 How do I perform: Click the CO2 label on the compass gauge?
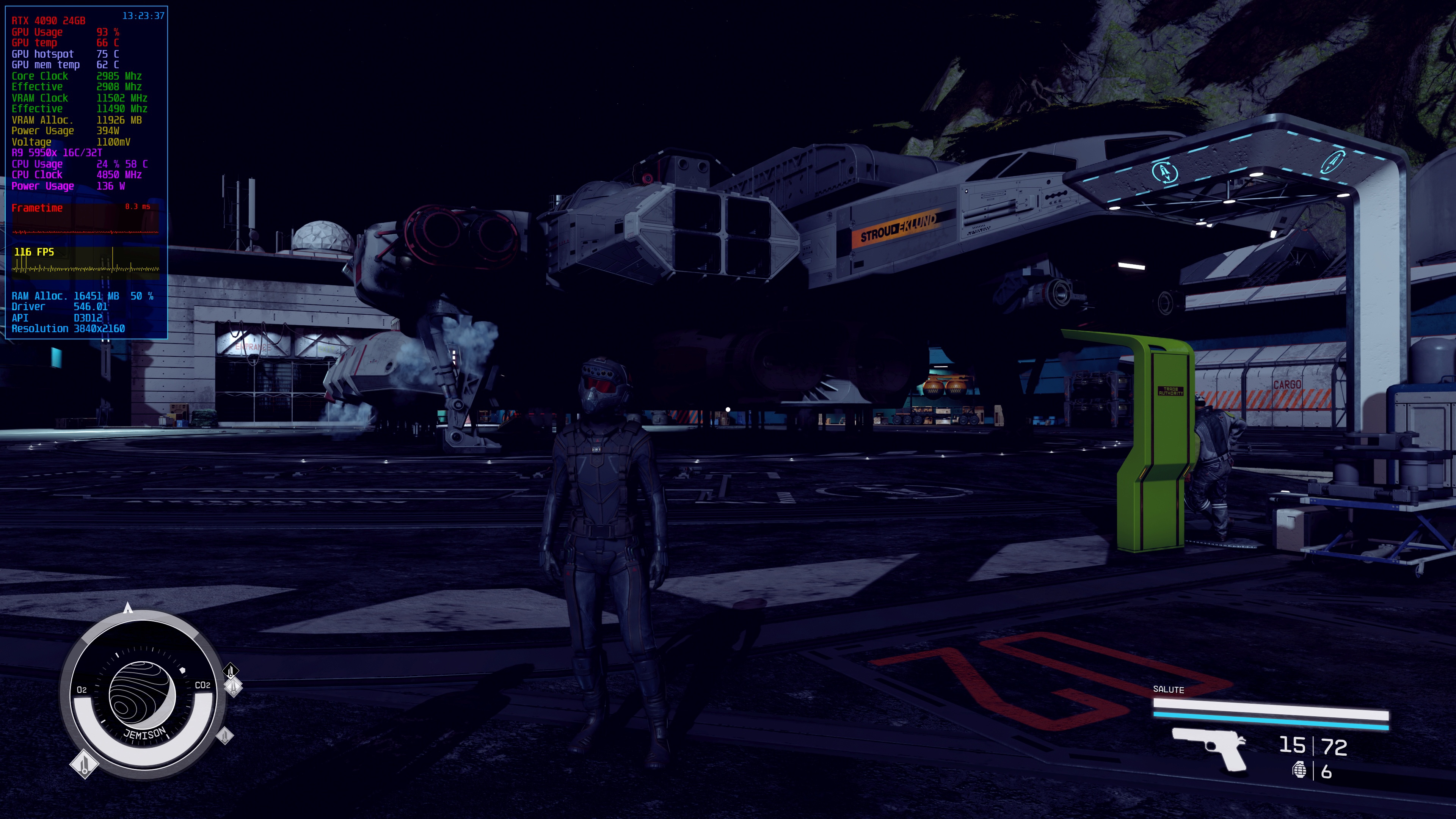pyautogui.click(x=203, y=684)
